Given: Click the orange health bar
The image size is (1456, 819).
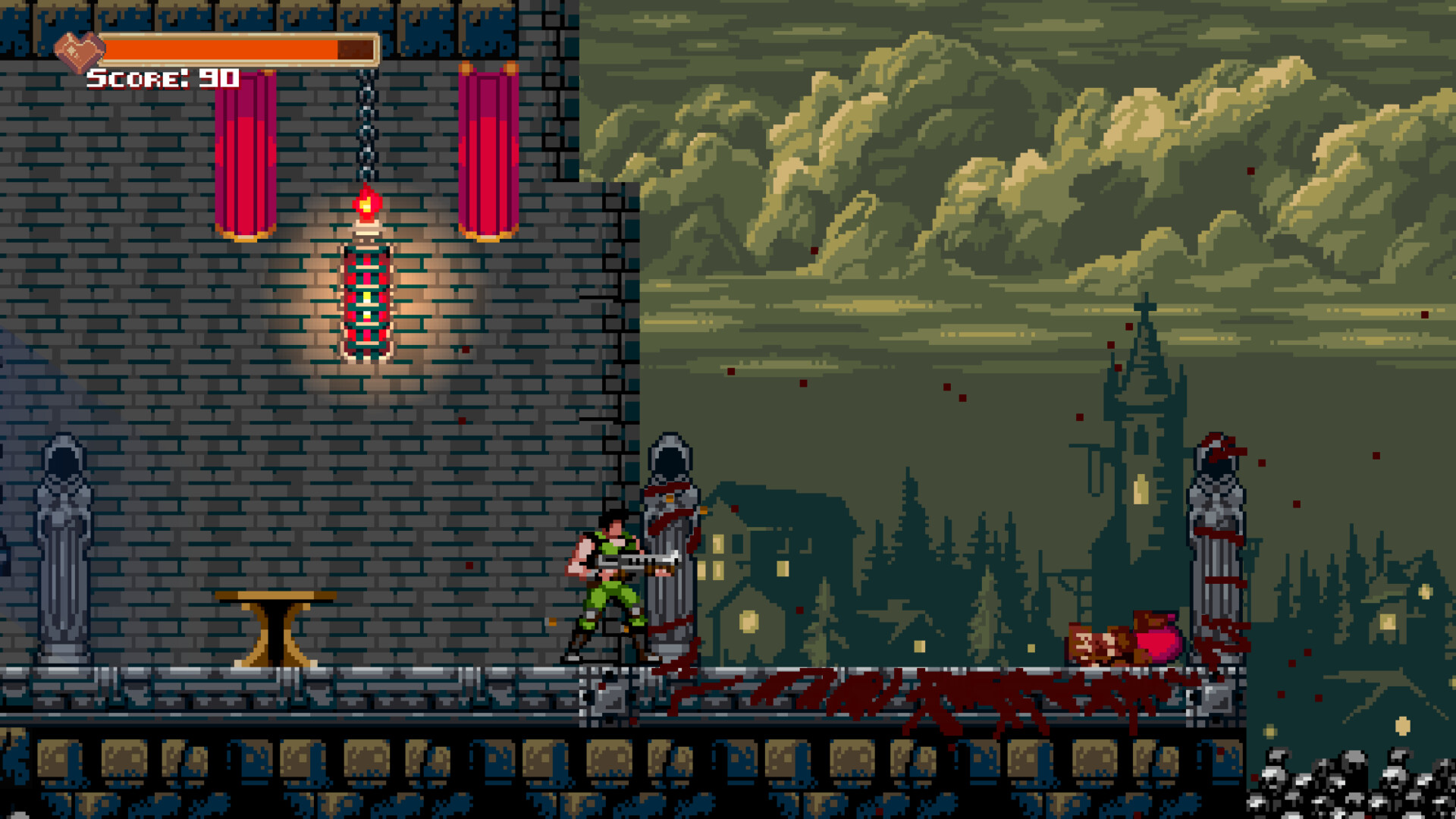Looking at the screenshot, I should pos(227,48).
